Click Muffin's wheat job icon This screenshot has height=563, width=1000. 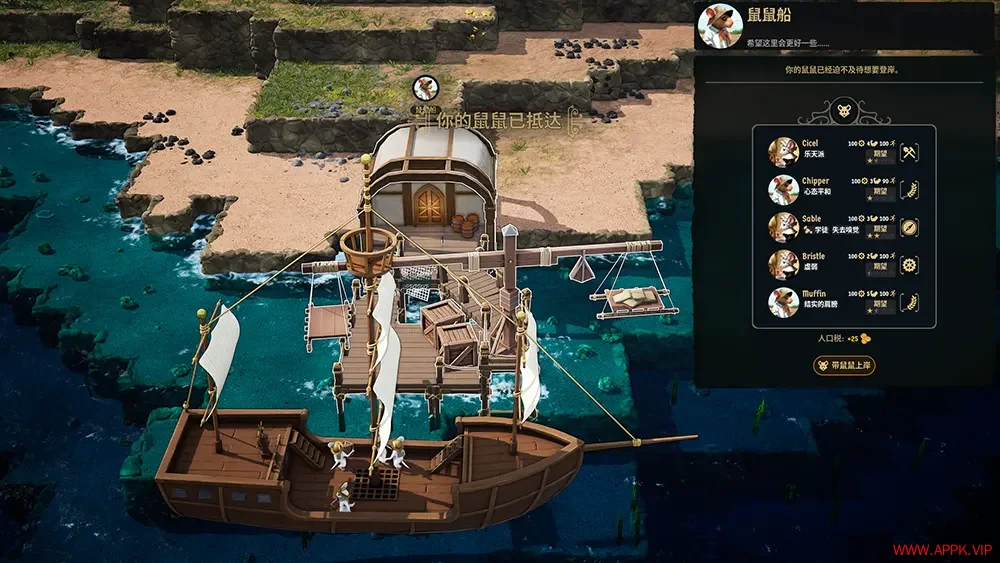909,302
